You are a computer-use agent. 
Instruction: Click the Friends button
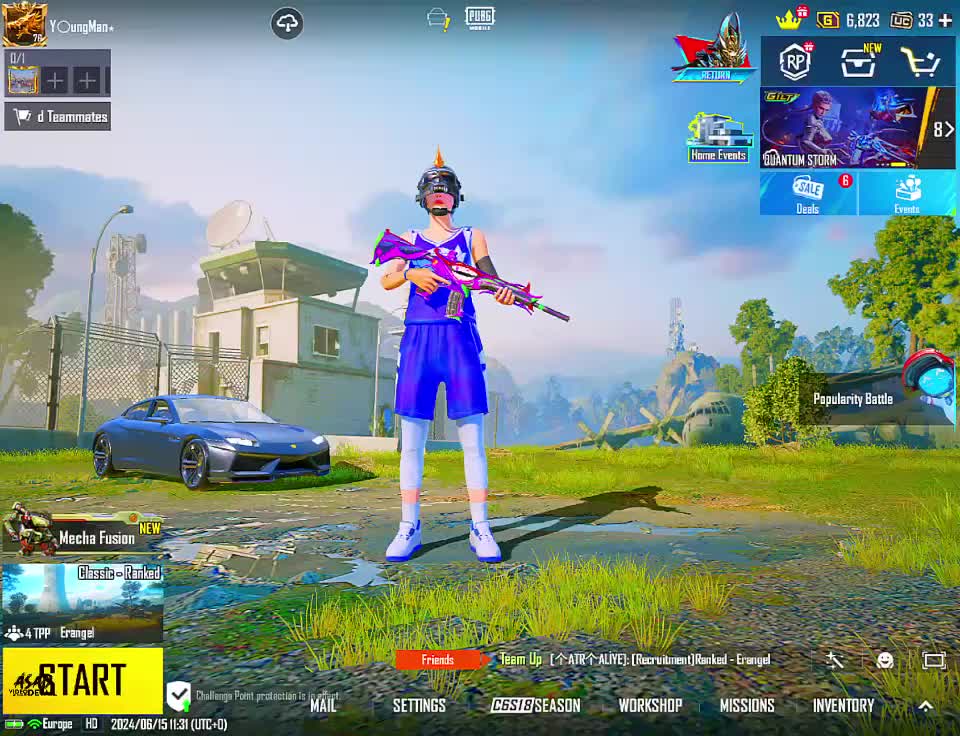point(438,659)
